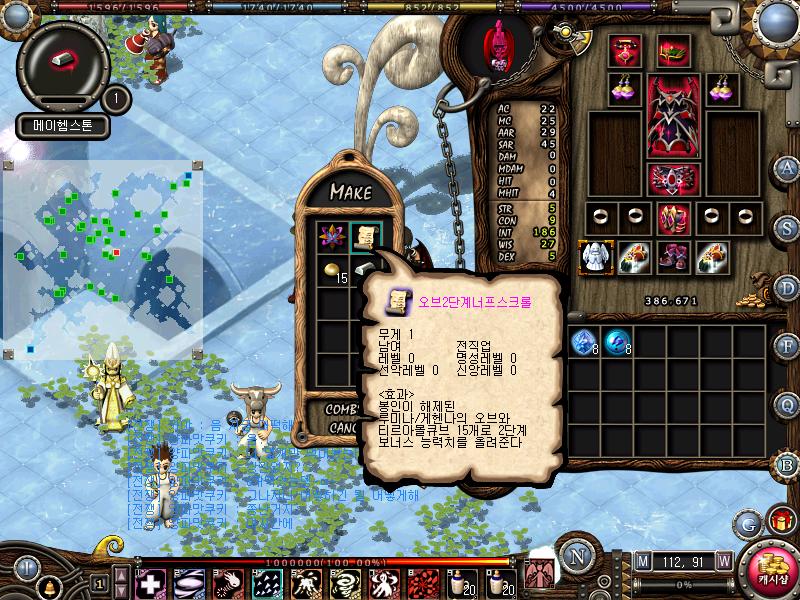Click the round Q button on right edge
Screen dimensions: 800x600
coord(787,404)
